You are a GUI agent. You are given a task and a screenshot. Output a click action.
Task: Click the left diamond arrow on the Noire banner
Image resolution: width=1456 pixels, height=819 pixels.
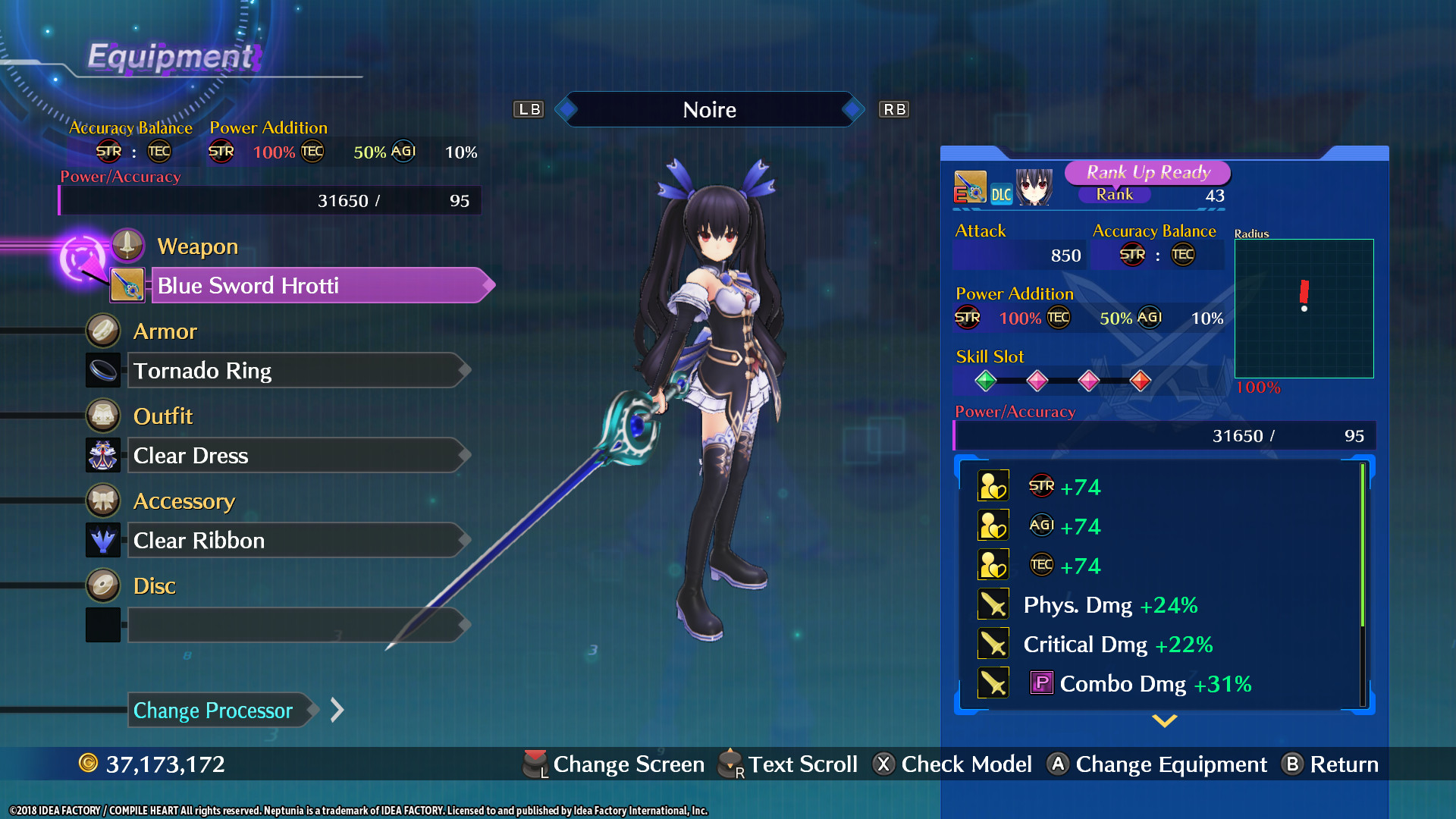tap(565, 109)
